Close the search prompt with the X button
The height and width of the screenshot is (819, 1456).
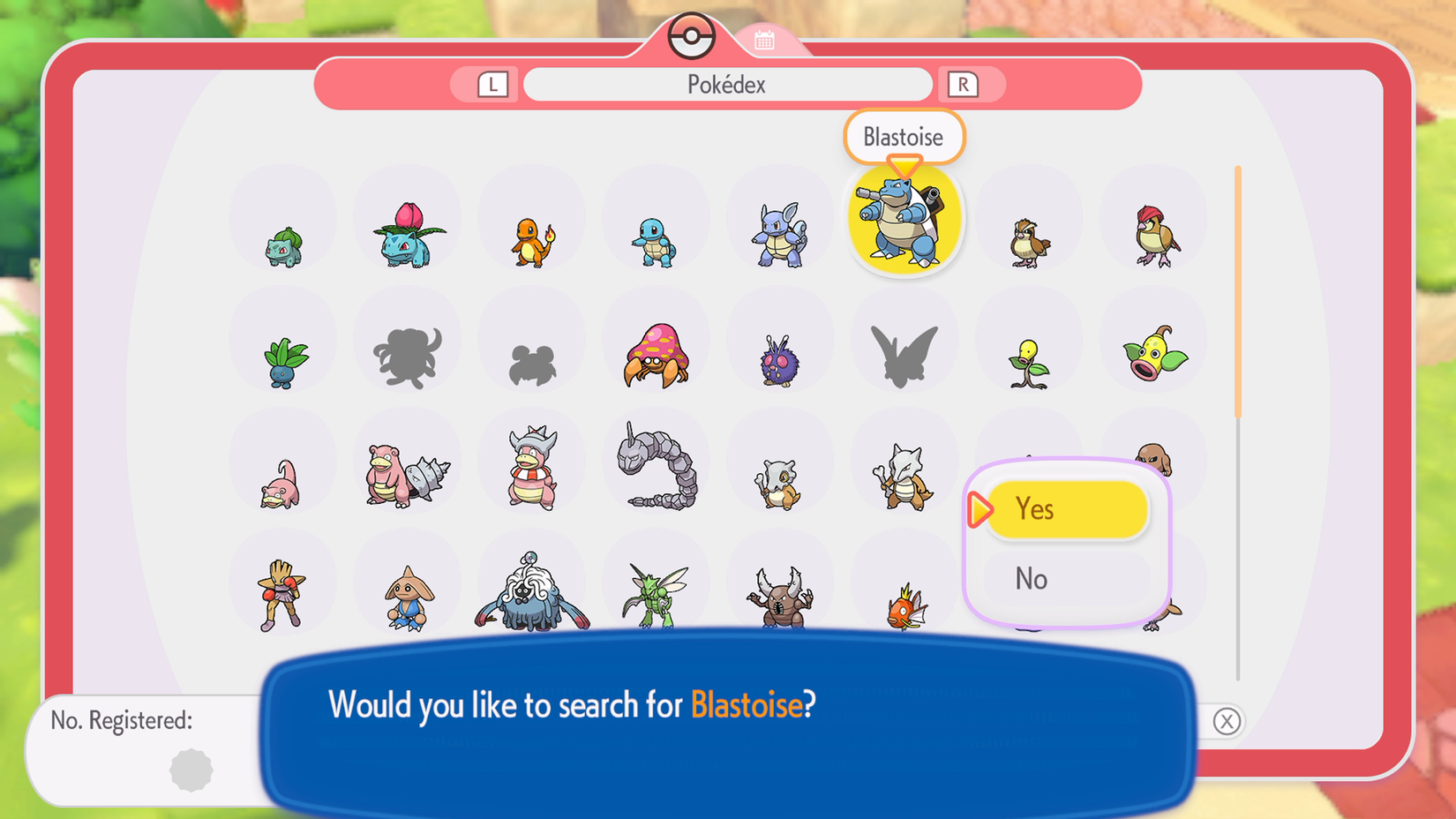(x=1227, y=722)
